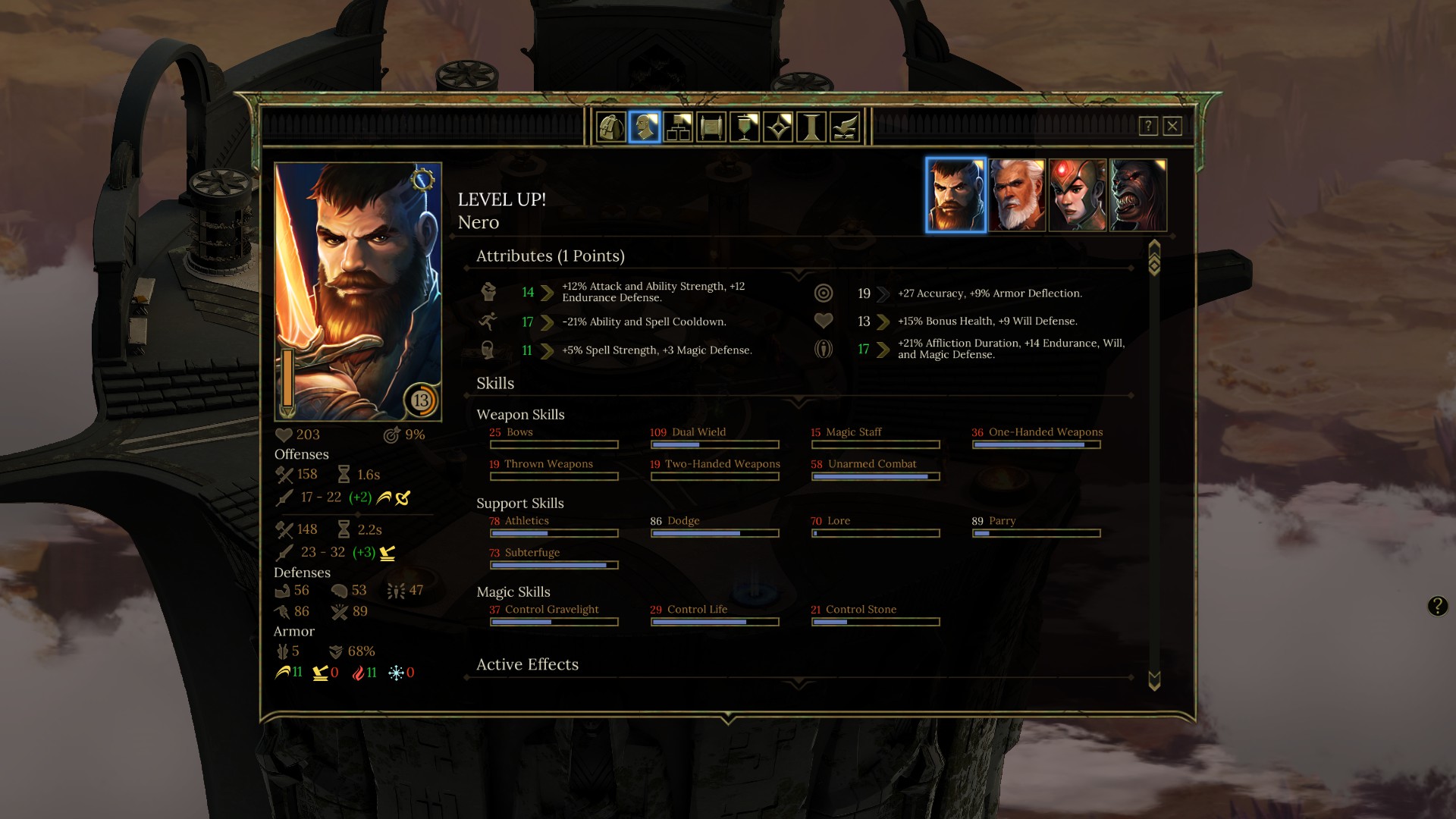1456x819 pixels.
Task: Switch to the scroll journal tab
Action: (x=711, y=127)
